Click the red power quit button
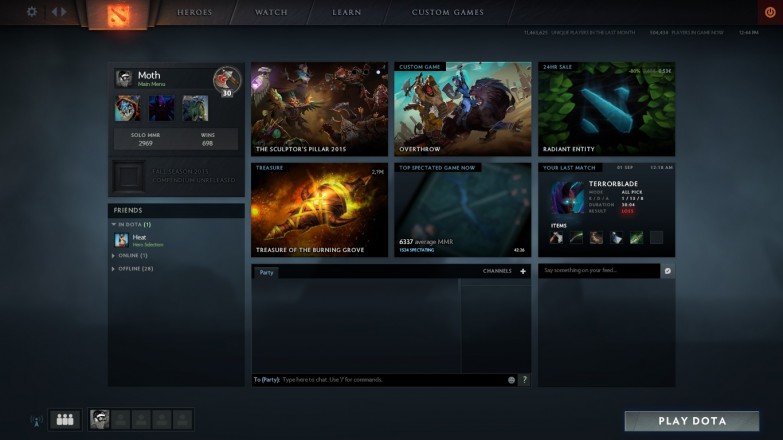783x440 pixels. pyautogui.click(x=769, y=12)
